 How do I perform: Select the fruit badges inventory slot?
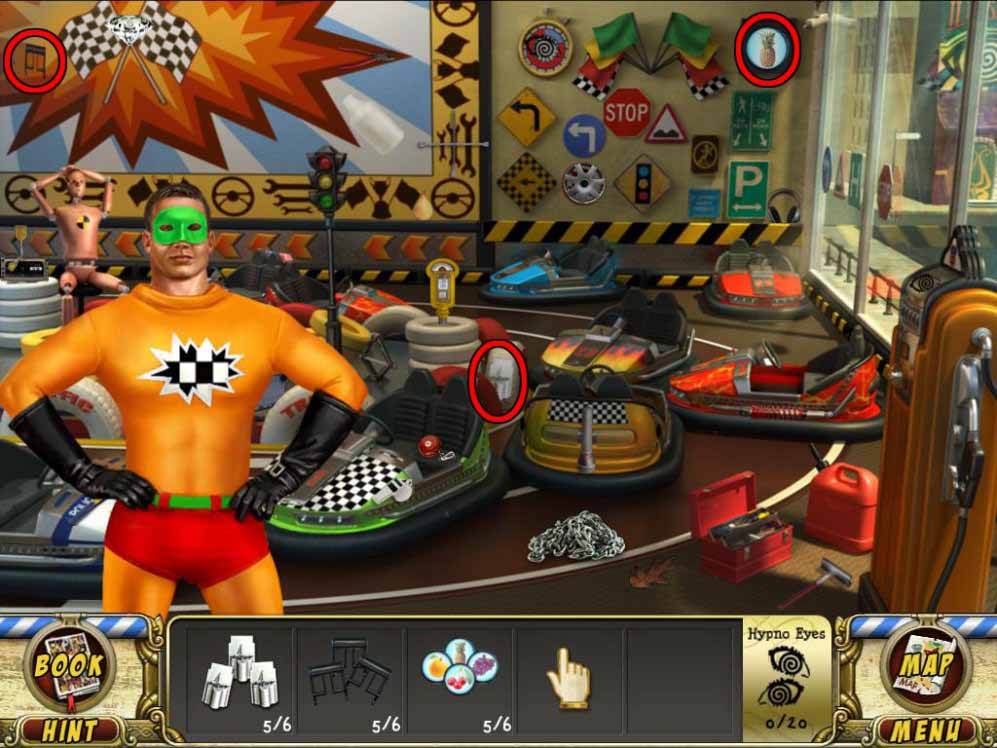[x=459, y=677]
